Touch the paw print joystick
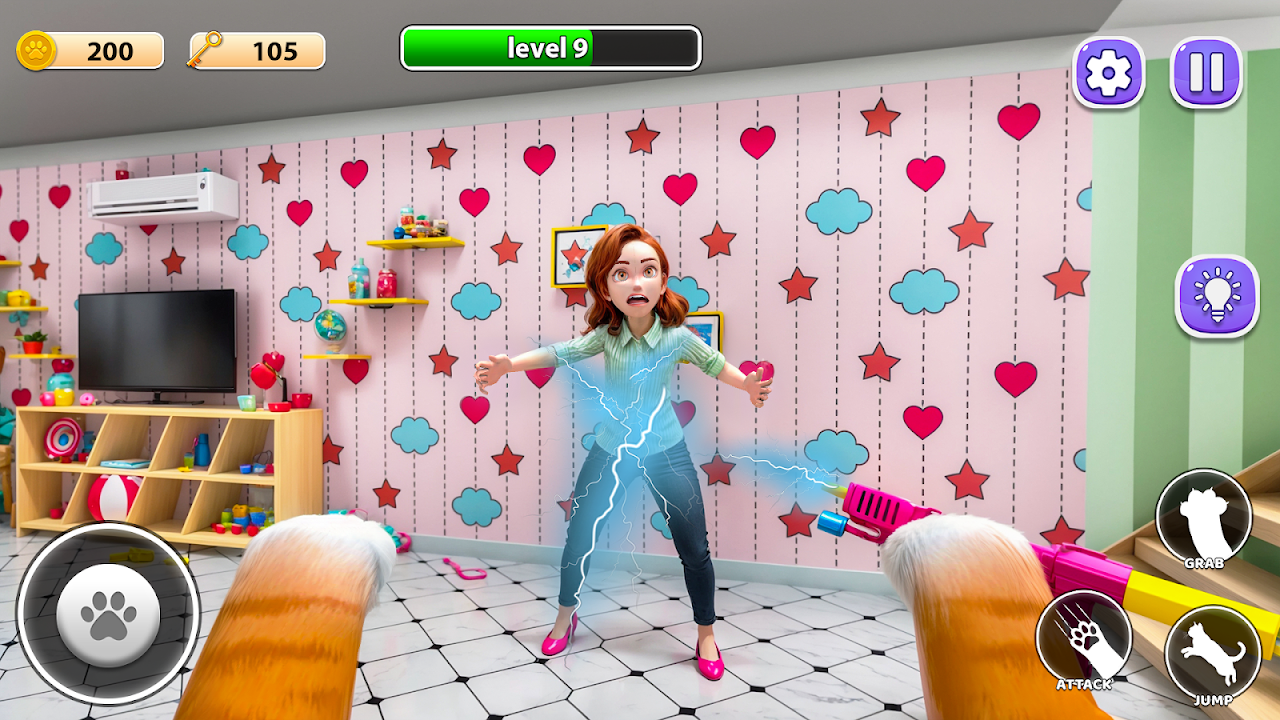This screenshot has height=720, width=1280. coord(108,614)
